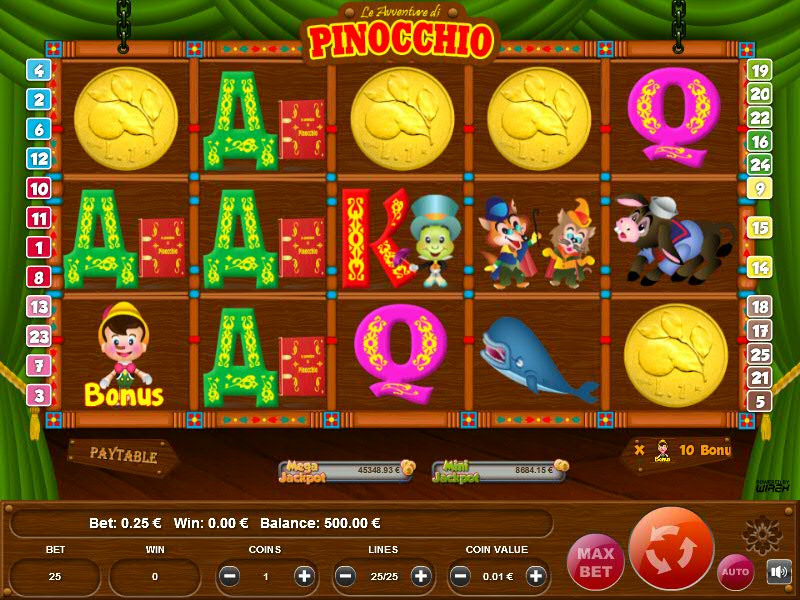Highlight payline 10 marker
Viewport: 800px width, 600px height.
pos(39,188)
